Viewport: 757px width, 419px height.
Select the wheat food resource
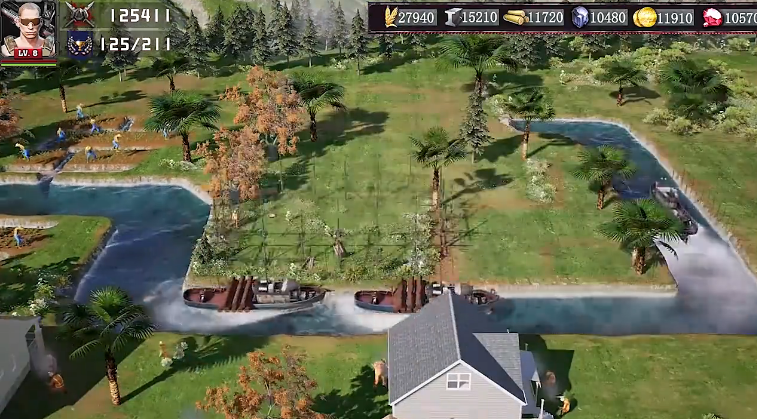click(x=389, y=17)
